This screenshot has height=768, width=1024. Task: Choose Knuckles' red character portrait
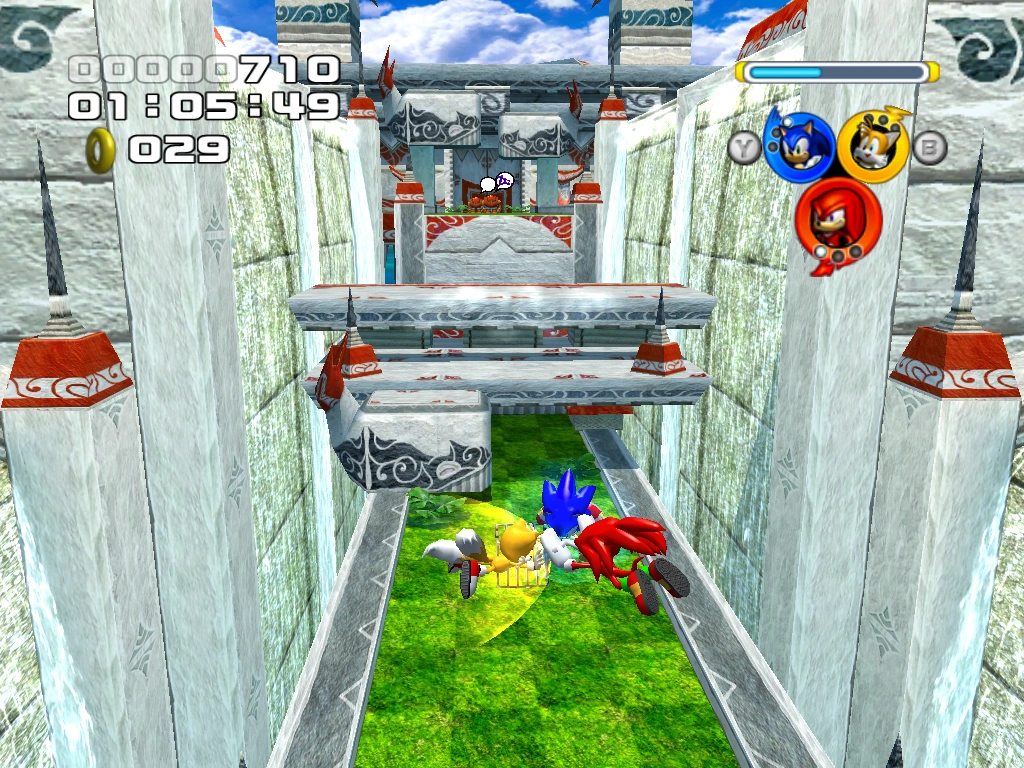(x=838, y=220)
